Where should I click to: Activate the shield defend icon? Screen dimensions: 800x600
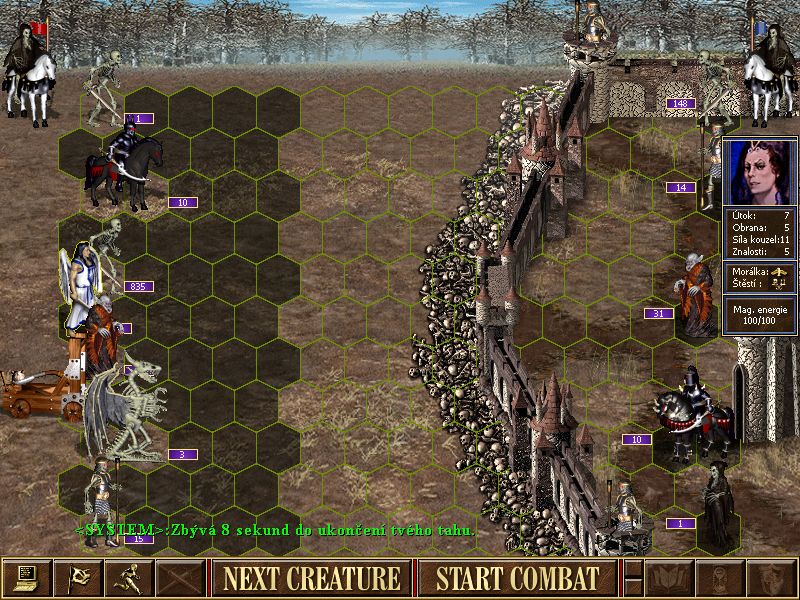click(x=773, y=578)
